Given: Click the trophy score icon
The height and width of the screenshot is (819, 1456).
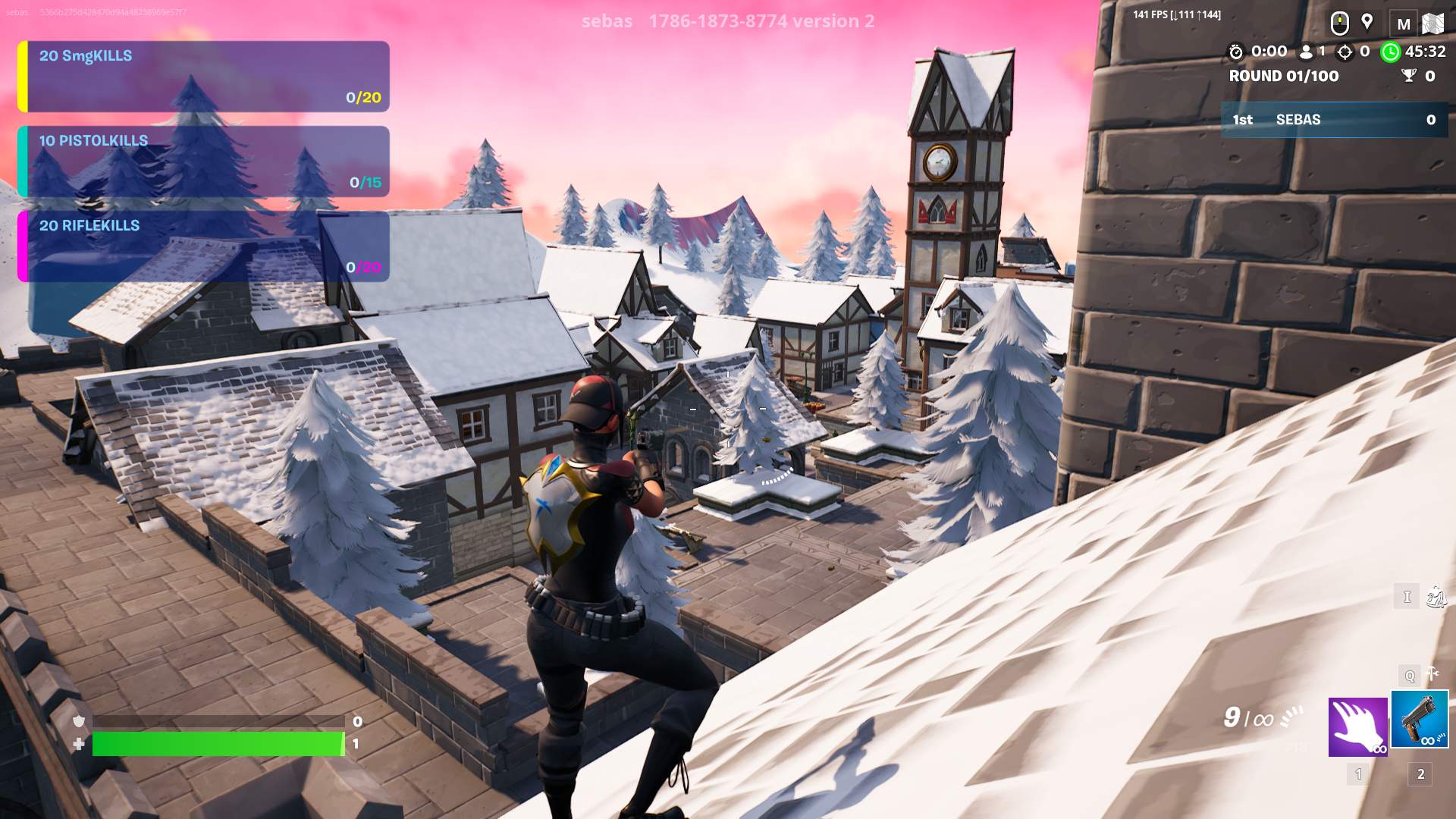Looking at the screenshot, I should tap(1410, 77).
